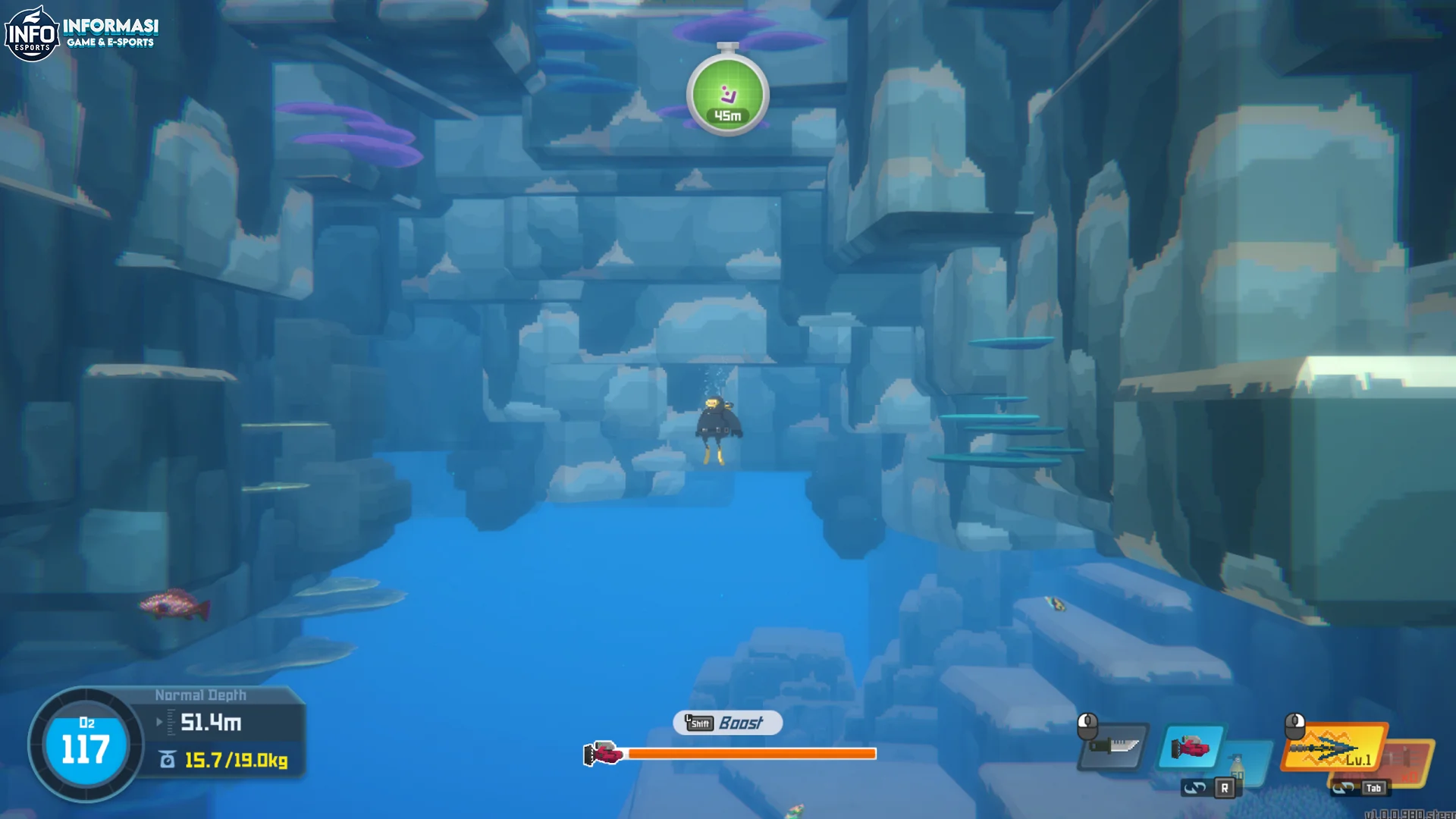The image size is (1456, 819).
Task: Activate the Shift Boost indicator
Action: 726,723
